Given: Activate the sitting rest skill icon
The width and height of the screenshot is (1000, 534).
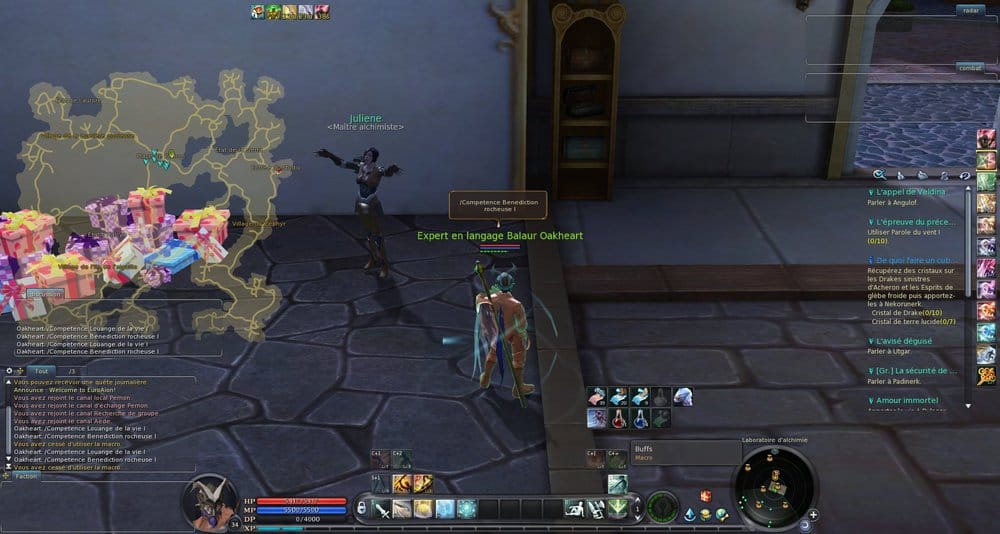Looking at the screenshot, I should pos(573,508).
